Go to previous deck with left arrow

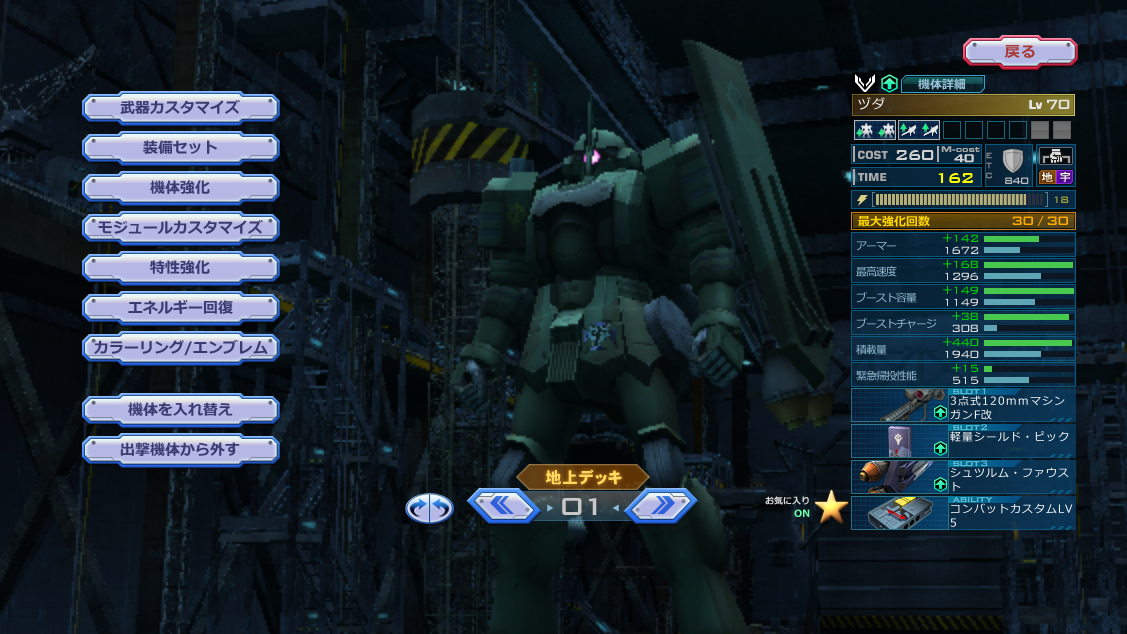click(503, 506)
